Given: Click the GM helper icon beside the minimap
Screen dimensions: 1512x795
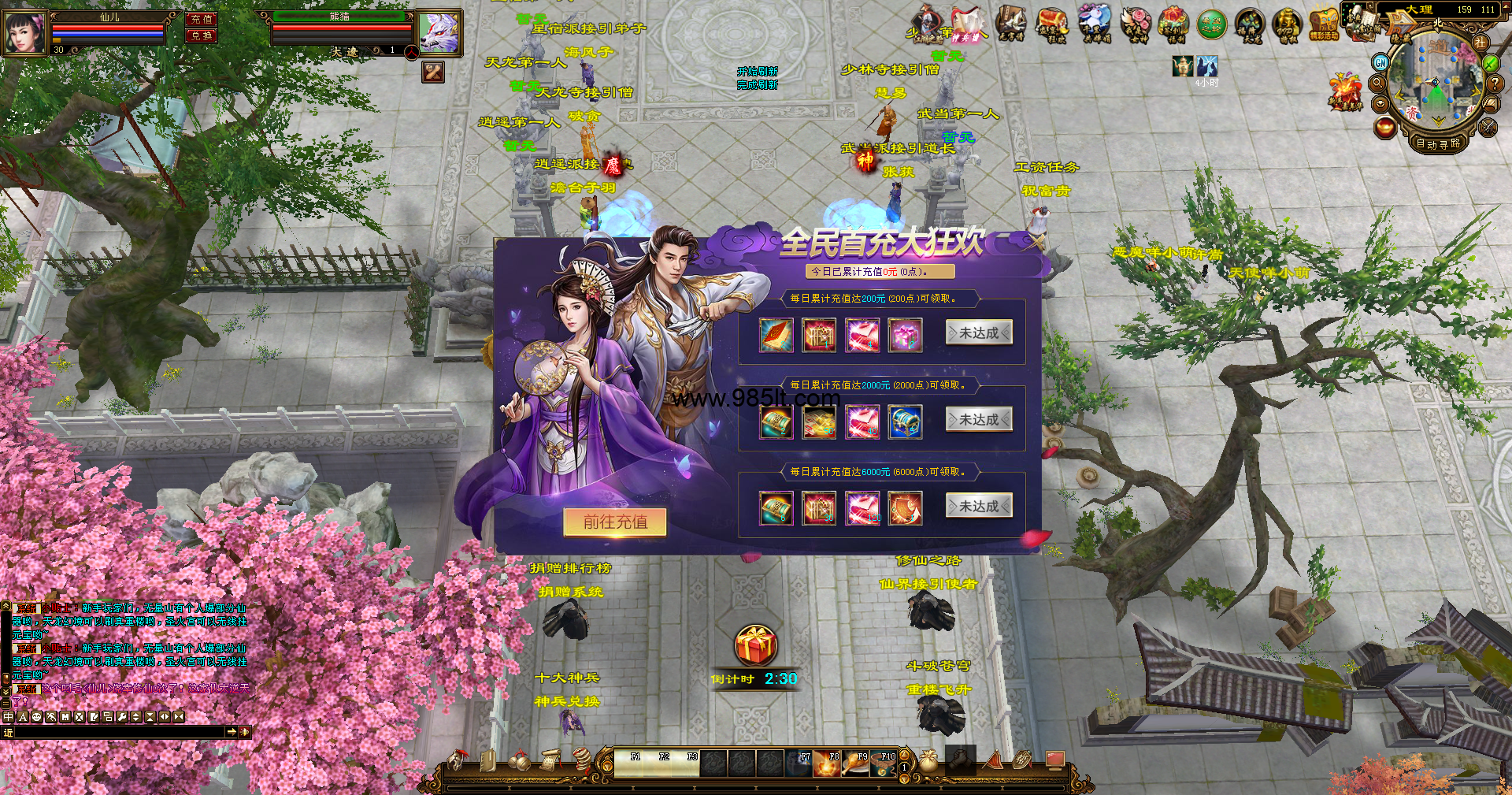Looking at the screenshot, I should [1380, 63].
